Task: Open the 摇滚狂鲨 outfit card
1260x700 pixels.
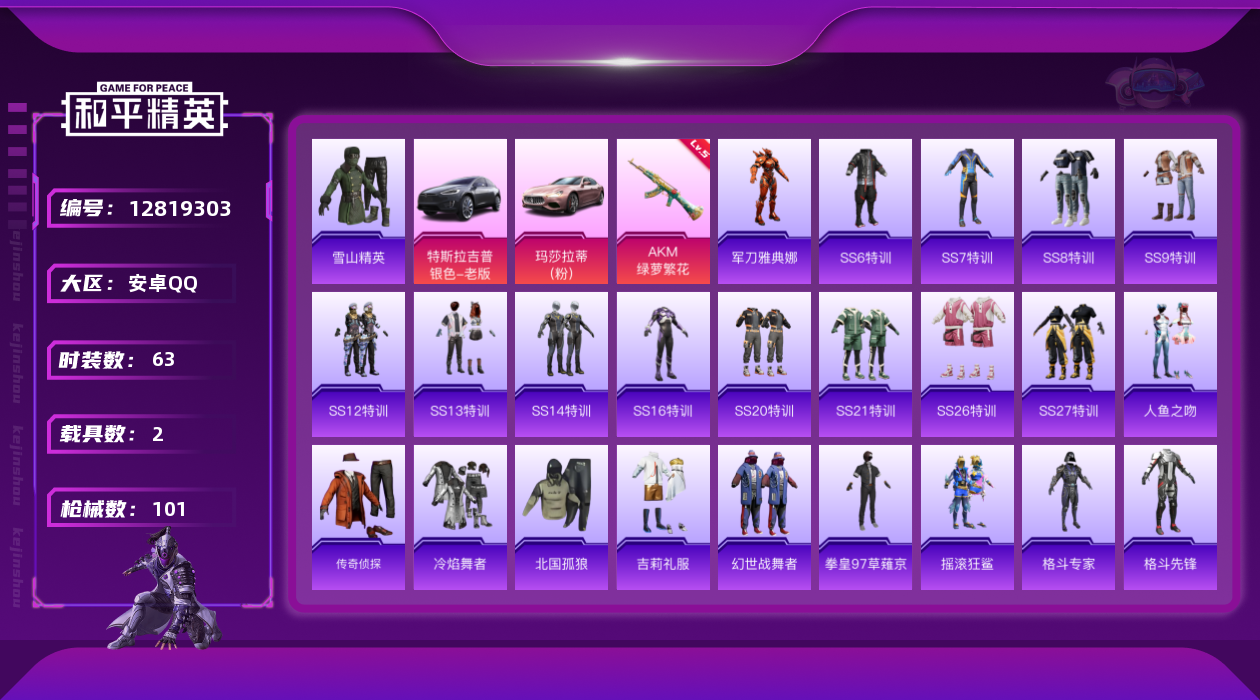Action: pyautogui.click(x=967, y=517)
